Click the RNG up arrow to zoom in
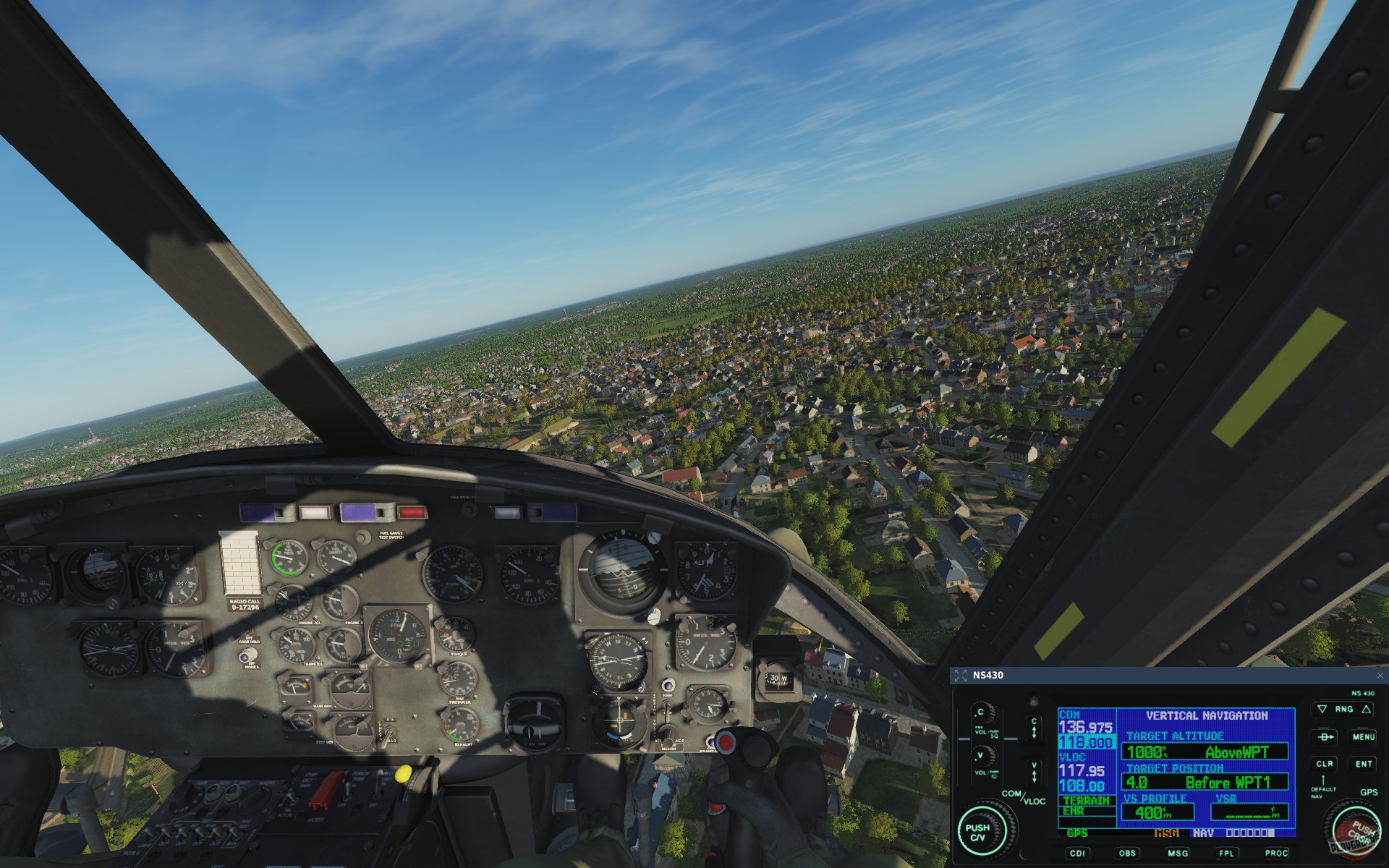 [x=1366, y=709]
